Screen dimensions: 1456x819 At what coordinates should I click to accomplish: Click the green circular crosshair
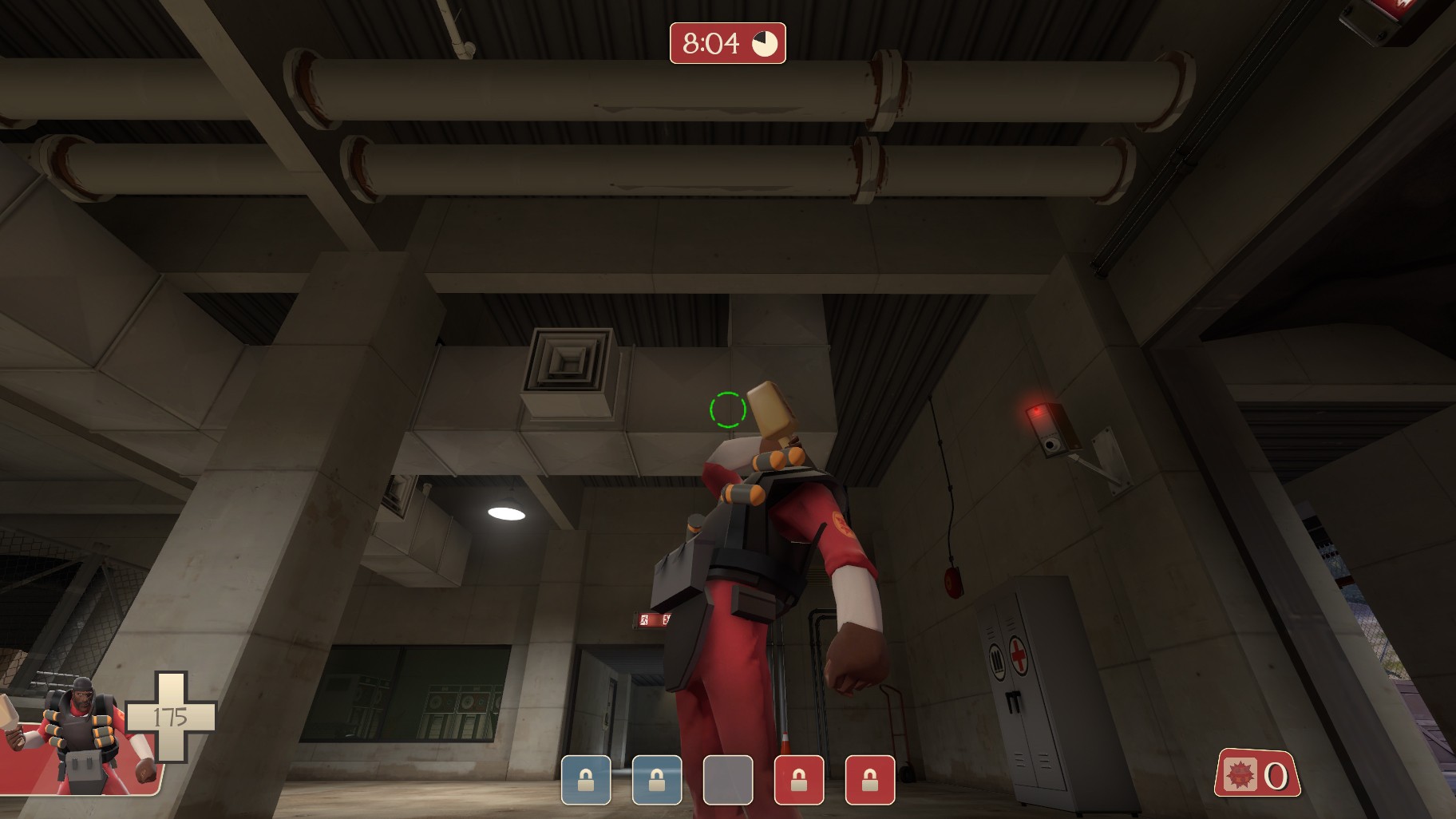click(726, 409)
